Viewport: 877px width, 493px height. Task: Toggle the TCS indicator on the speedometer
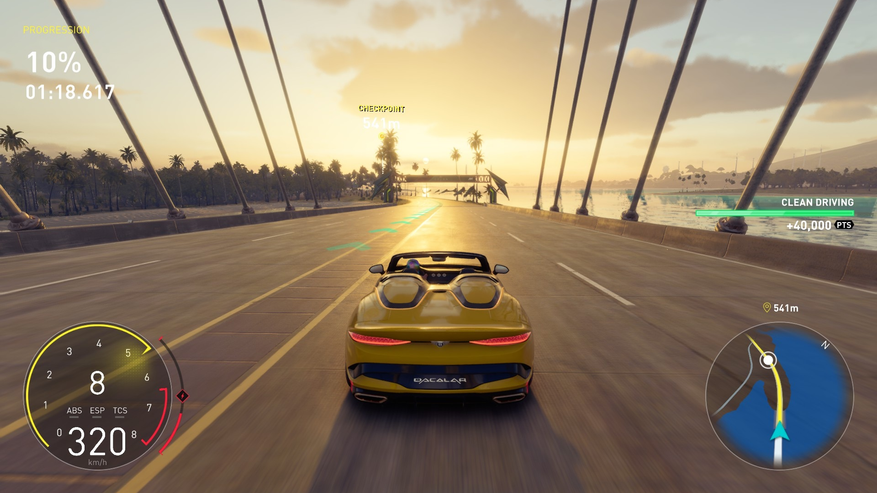pyautogui.click(x=120, y=411)
